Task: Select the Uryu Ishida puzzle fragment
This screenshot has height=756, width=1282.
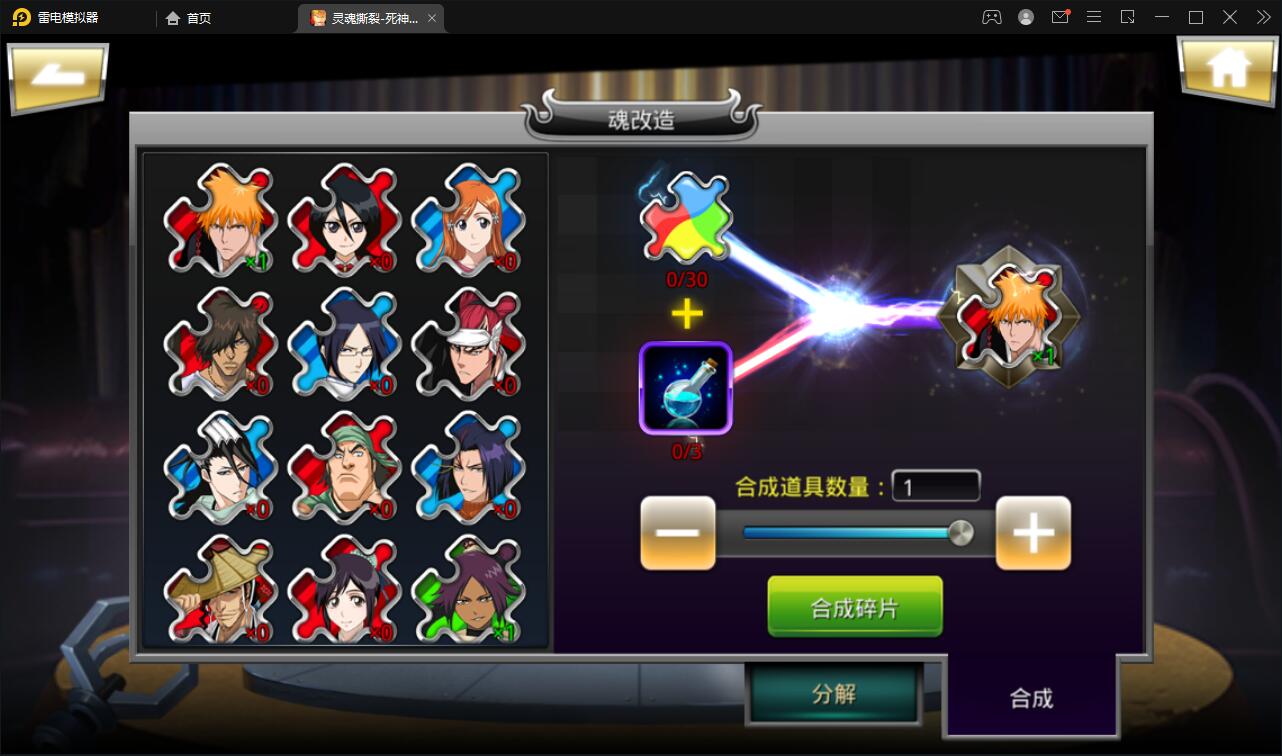Action: [344, 345]
